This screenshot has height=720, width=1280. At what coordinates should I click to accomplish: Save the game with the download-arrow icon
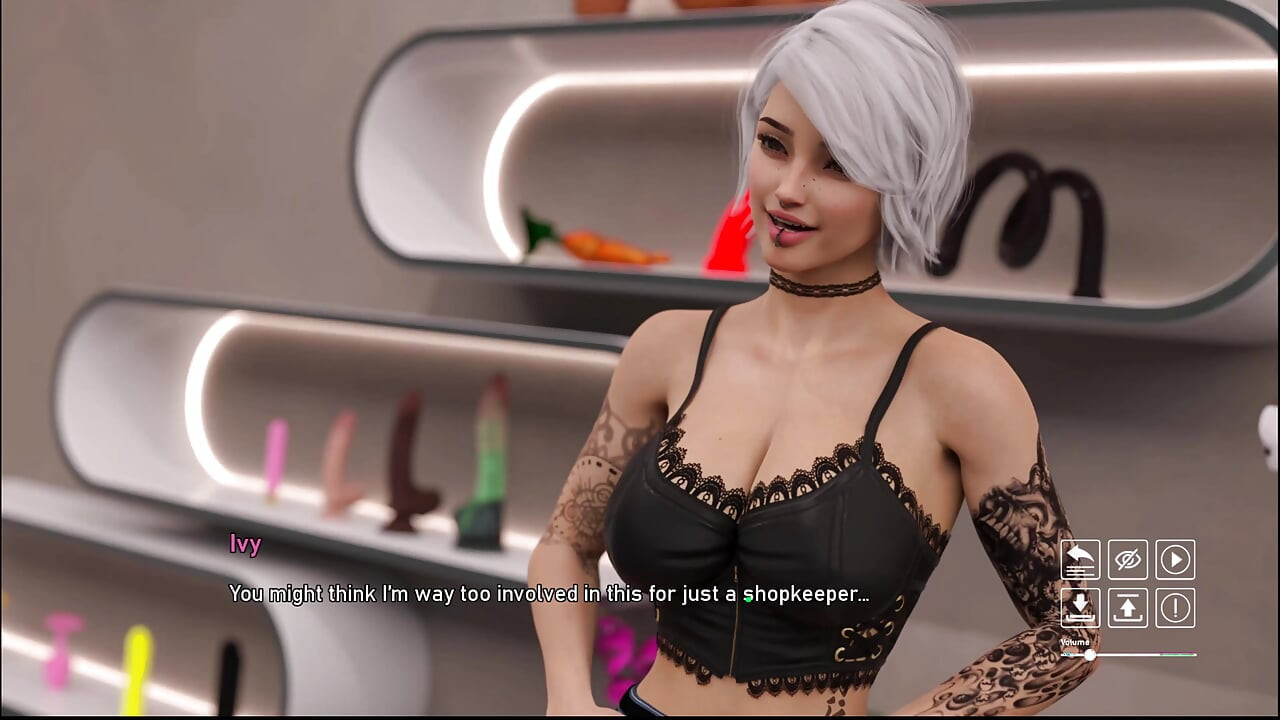coord(1080,608)
